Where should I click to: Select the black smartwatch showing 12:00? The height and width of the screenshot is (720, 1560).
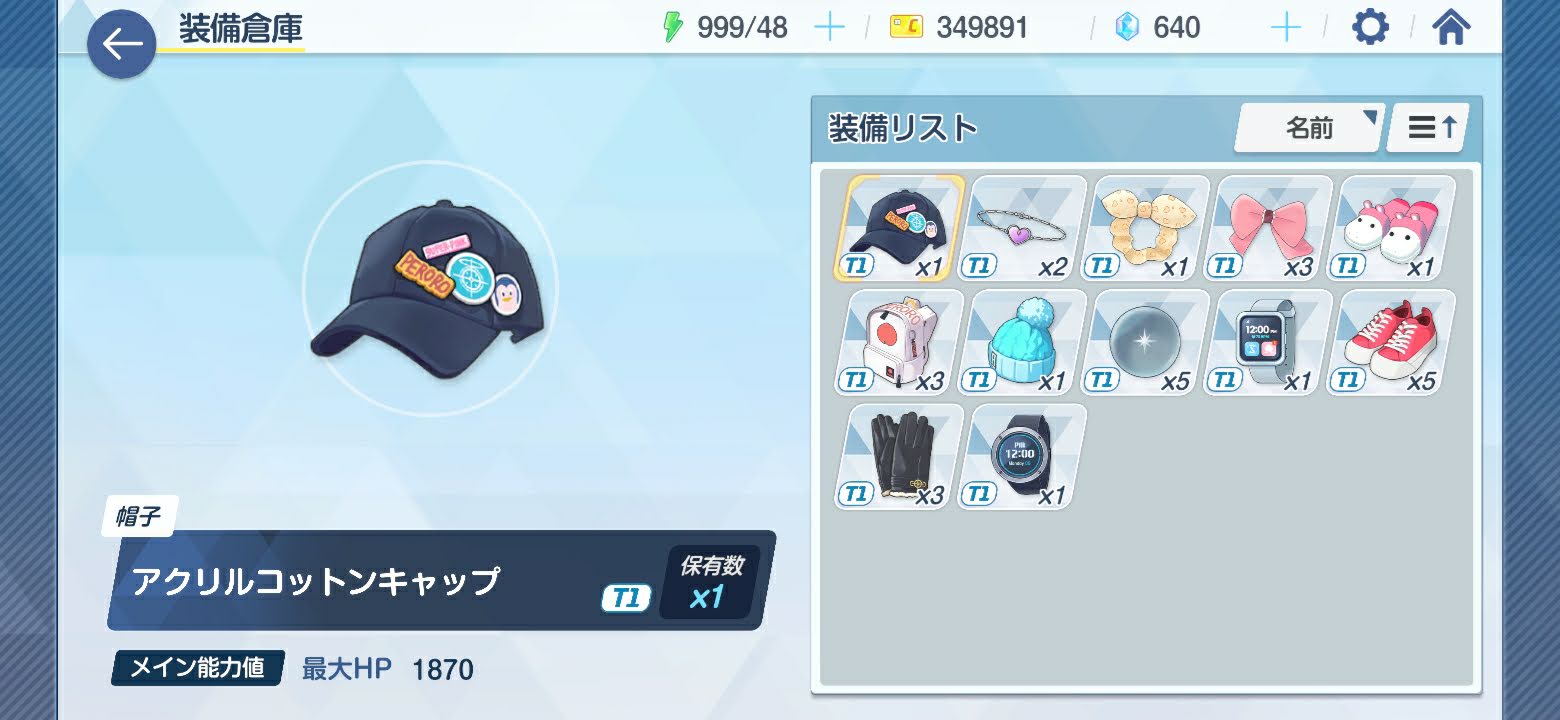[x=1019, y=455]
